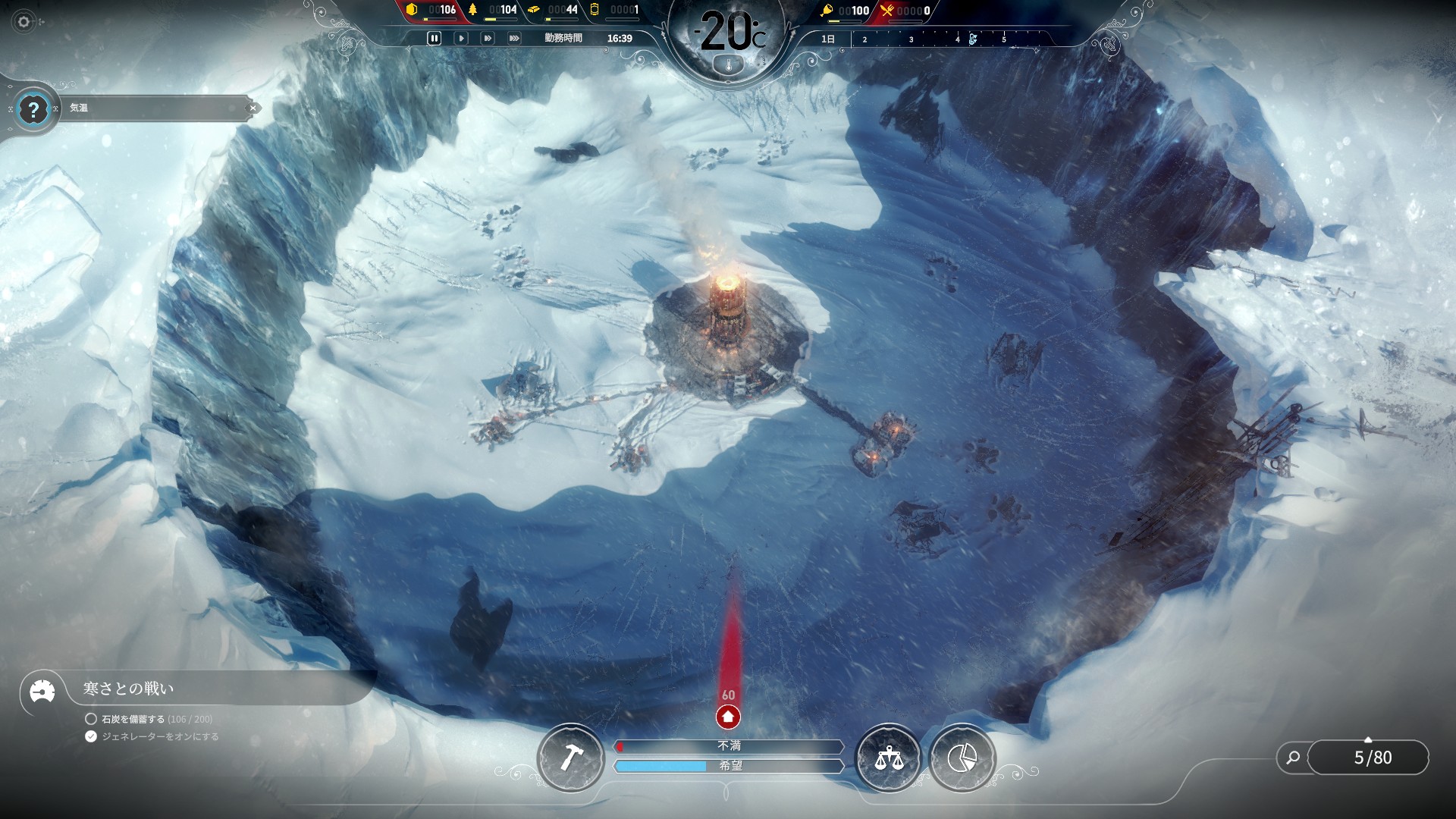
Task: Open the question mark help hint
Action: click(x=33, y=110)
